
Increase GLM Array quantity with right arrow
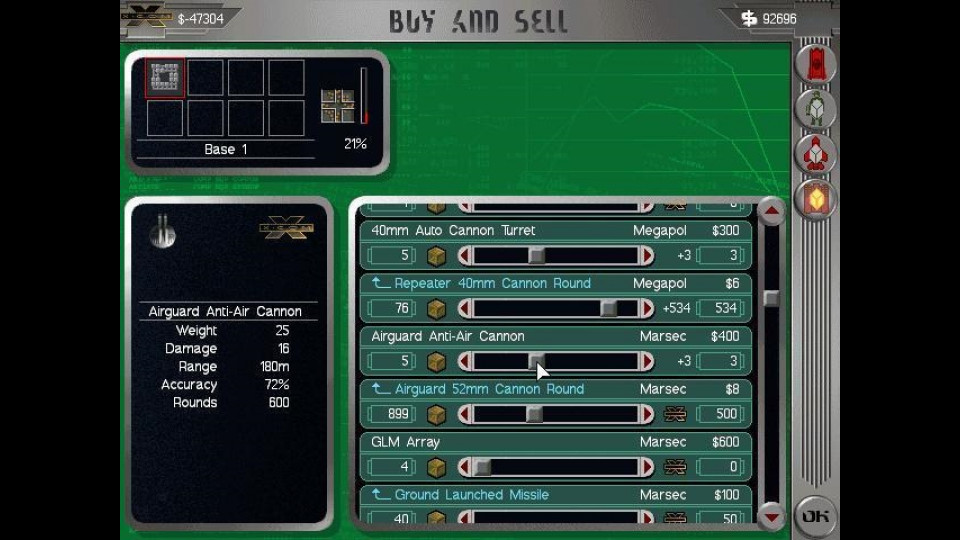coord(647,467)
